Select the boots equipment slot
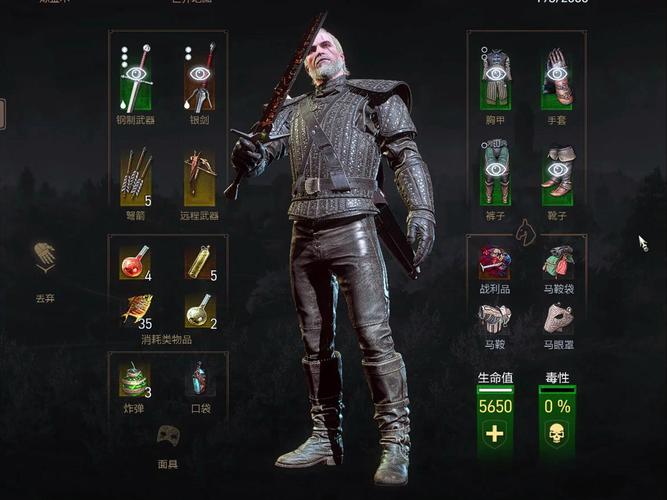 (558, 172)
